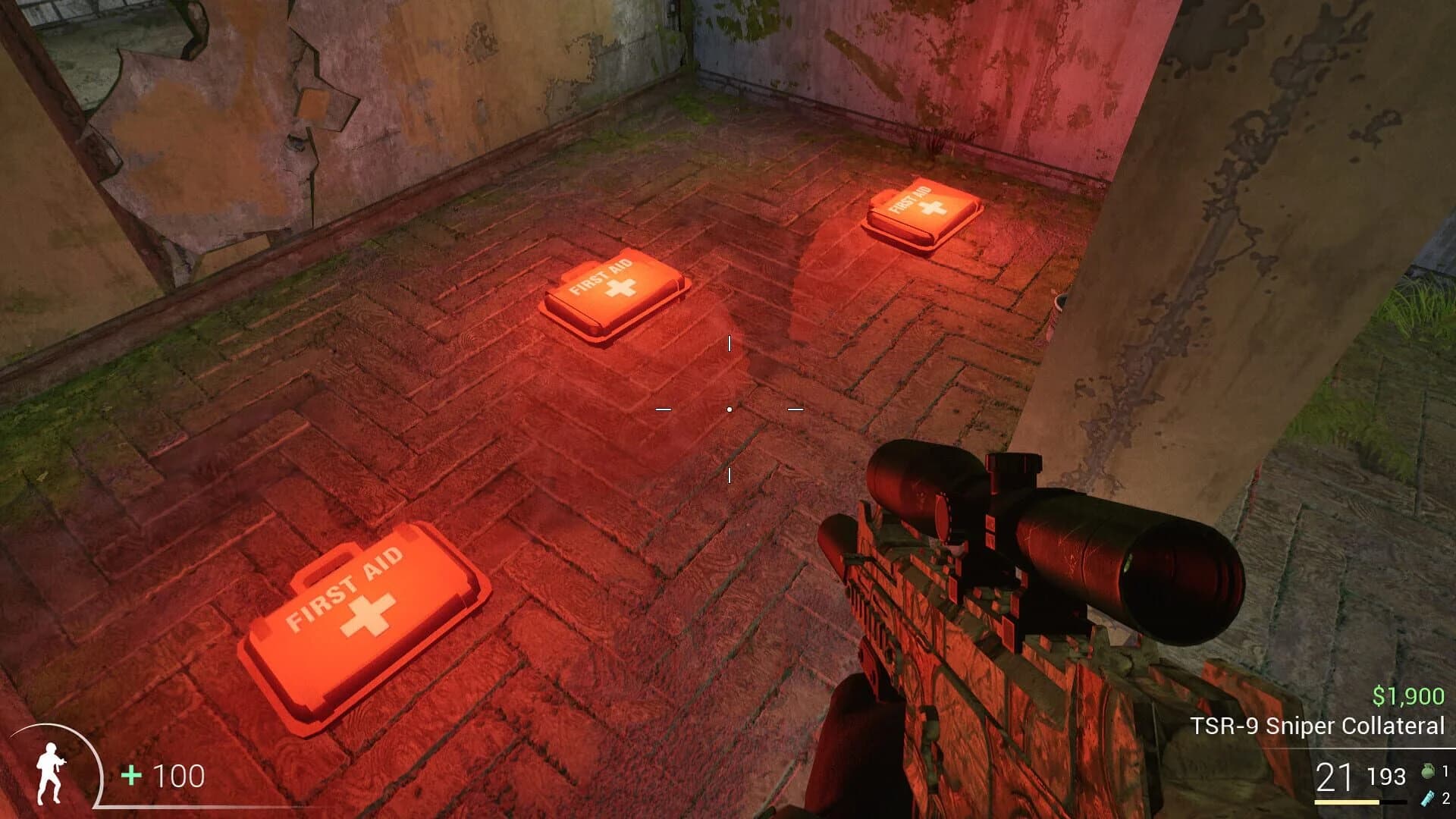Select the 100 health value
Image resolution: width=1456 pixels, height=819 pixels.
(178, 776)
